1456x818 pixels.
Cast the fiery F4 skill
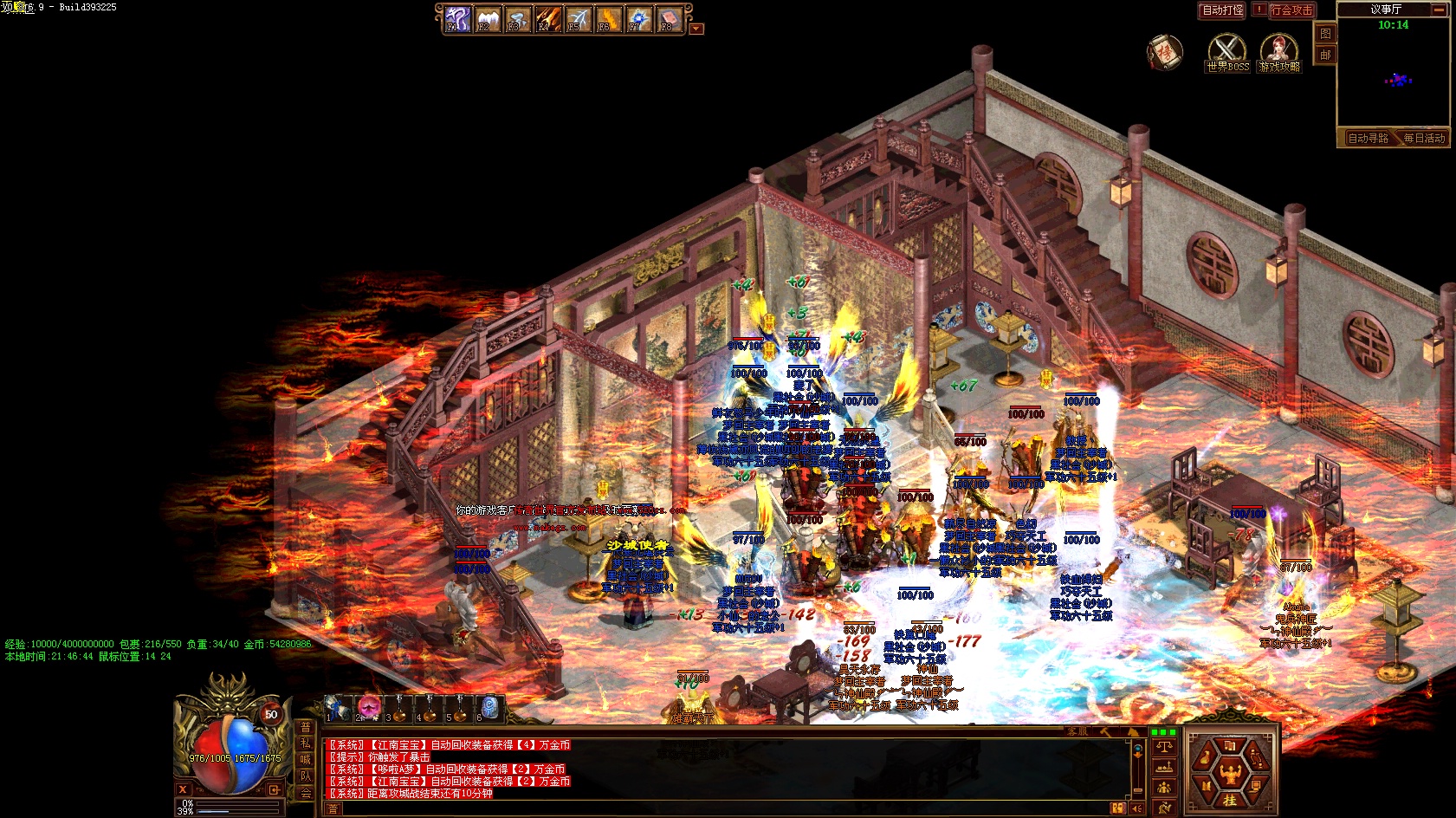pos(547,18)
